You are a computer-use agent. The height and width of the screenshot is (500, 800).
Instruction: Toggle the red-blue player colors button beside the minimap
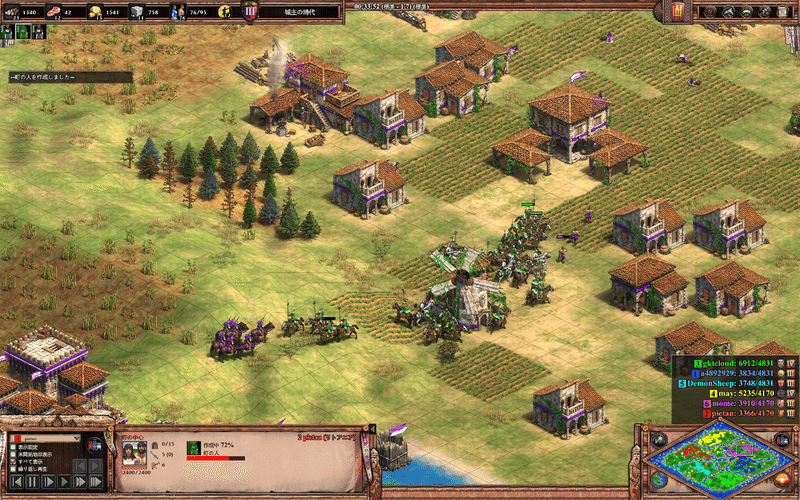tap(782, 438)
